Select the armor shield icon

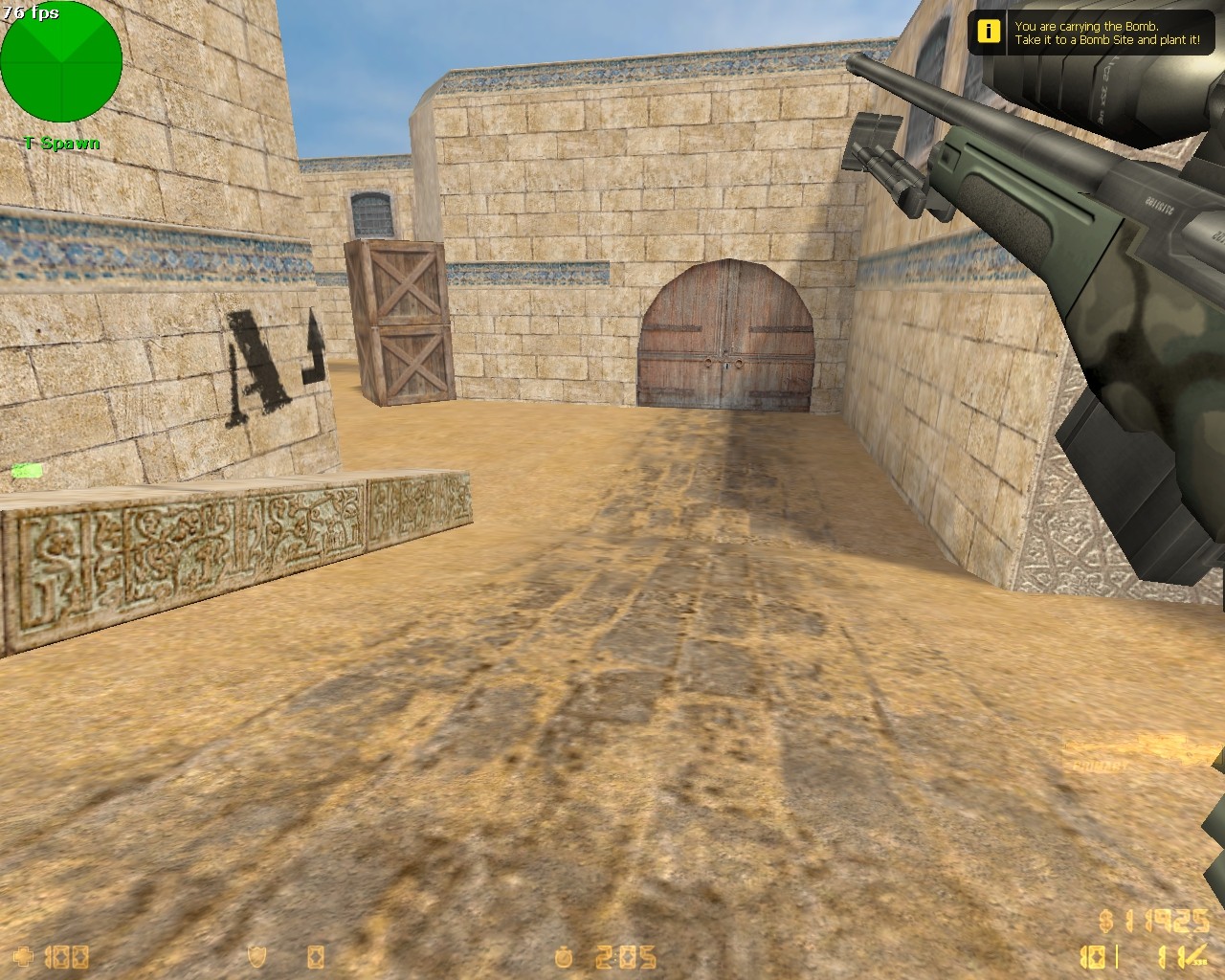coord(256,955)
